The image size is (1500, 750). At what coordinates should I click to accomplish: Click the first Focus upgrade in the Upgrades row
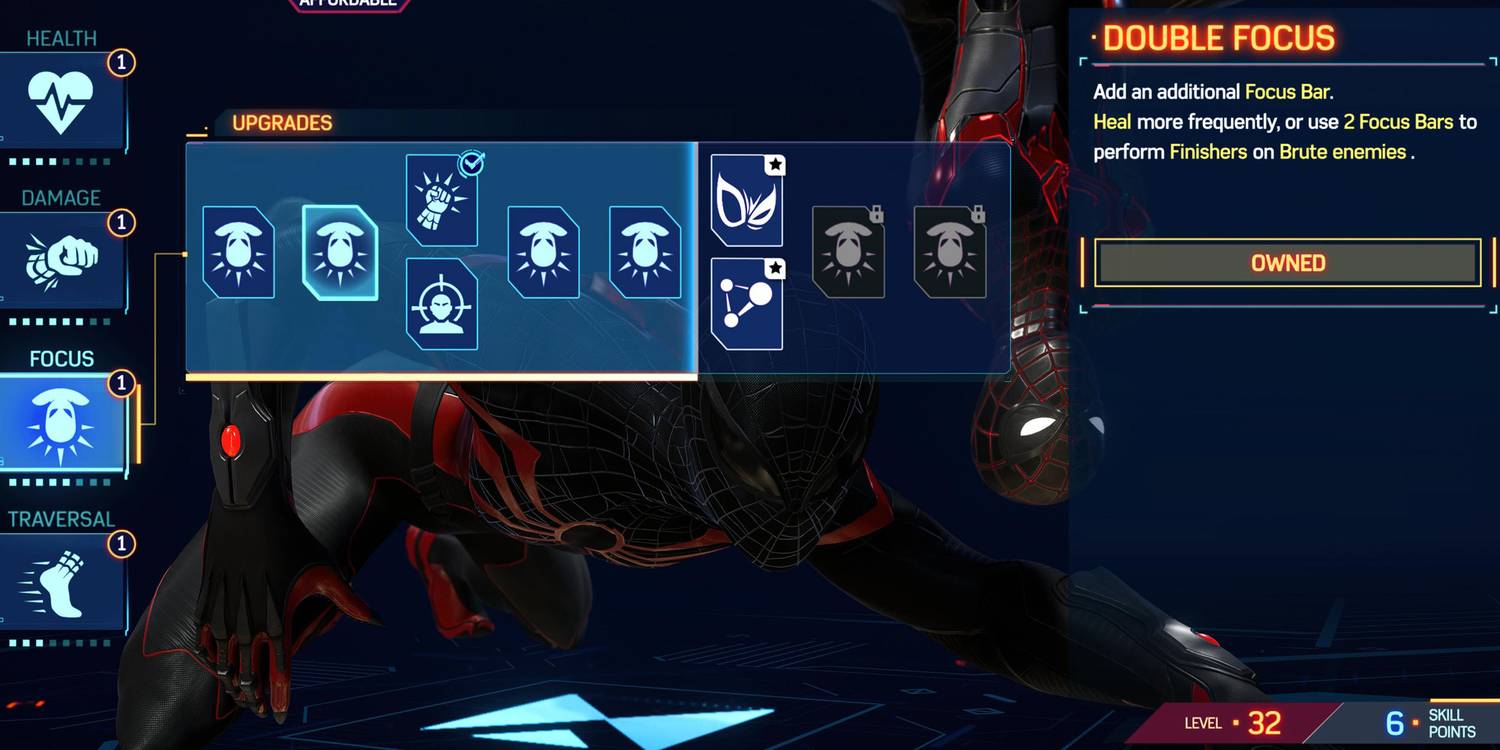pos(238,253)
